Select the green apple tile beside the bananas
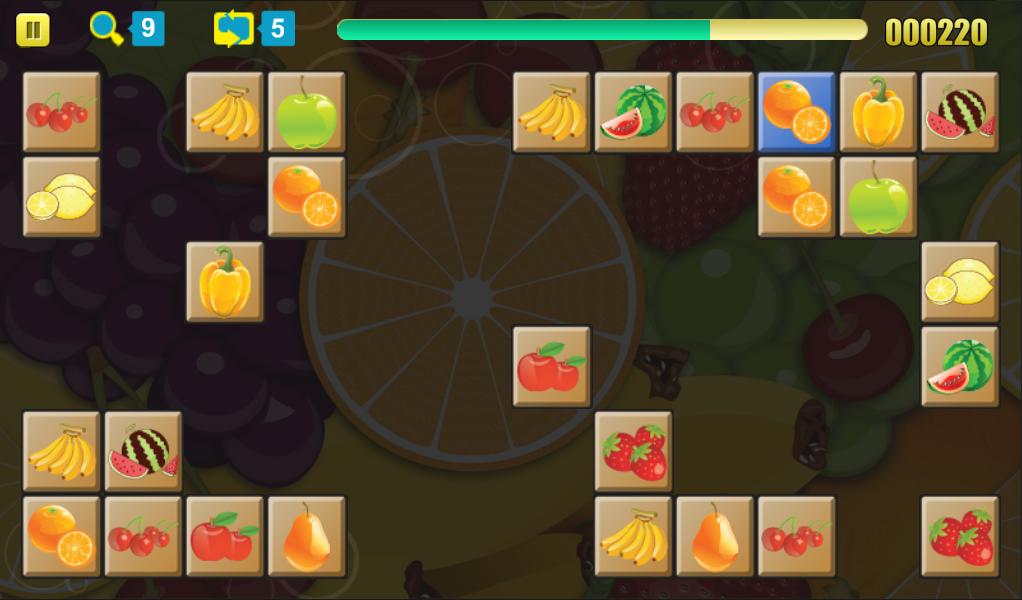This screenshot has height=600, width=1022. point(306,112)
